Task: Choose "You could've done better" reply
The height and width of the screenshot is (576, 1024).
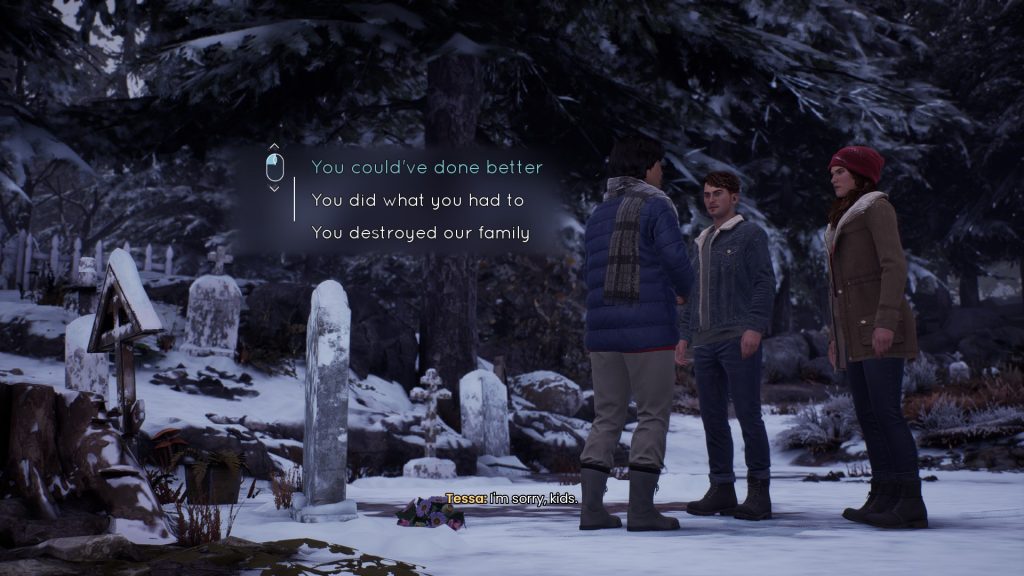Action: click(x=427, y=167)
